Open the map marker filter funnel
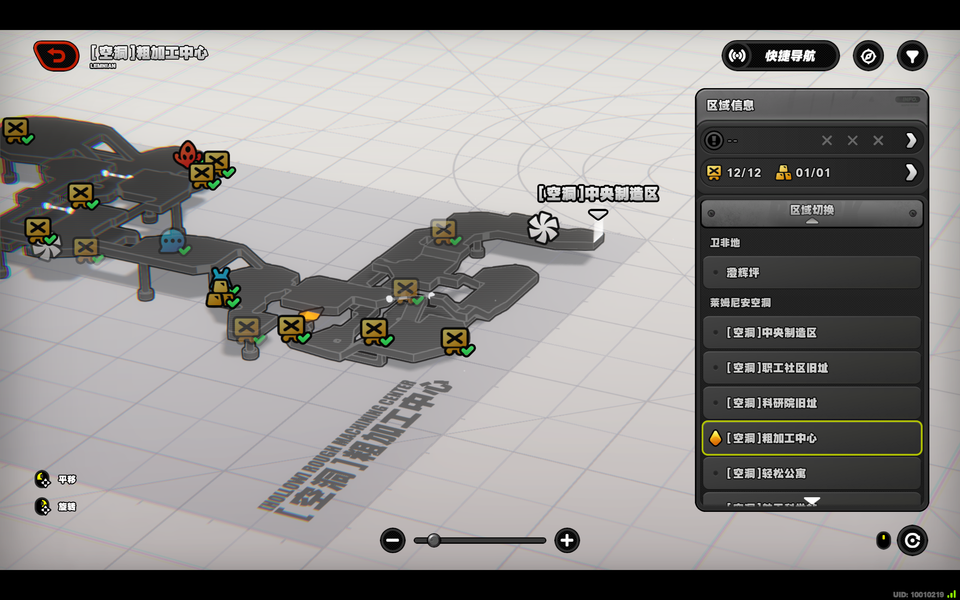Image resolution: width=960 pixels, height=600 pixels. click(x=912, y=56)
